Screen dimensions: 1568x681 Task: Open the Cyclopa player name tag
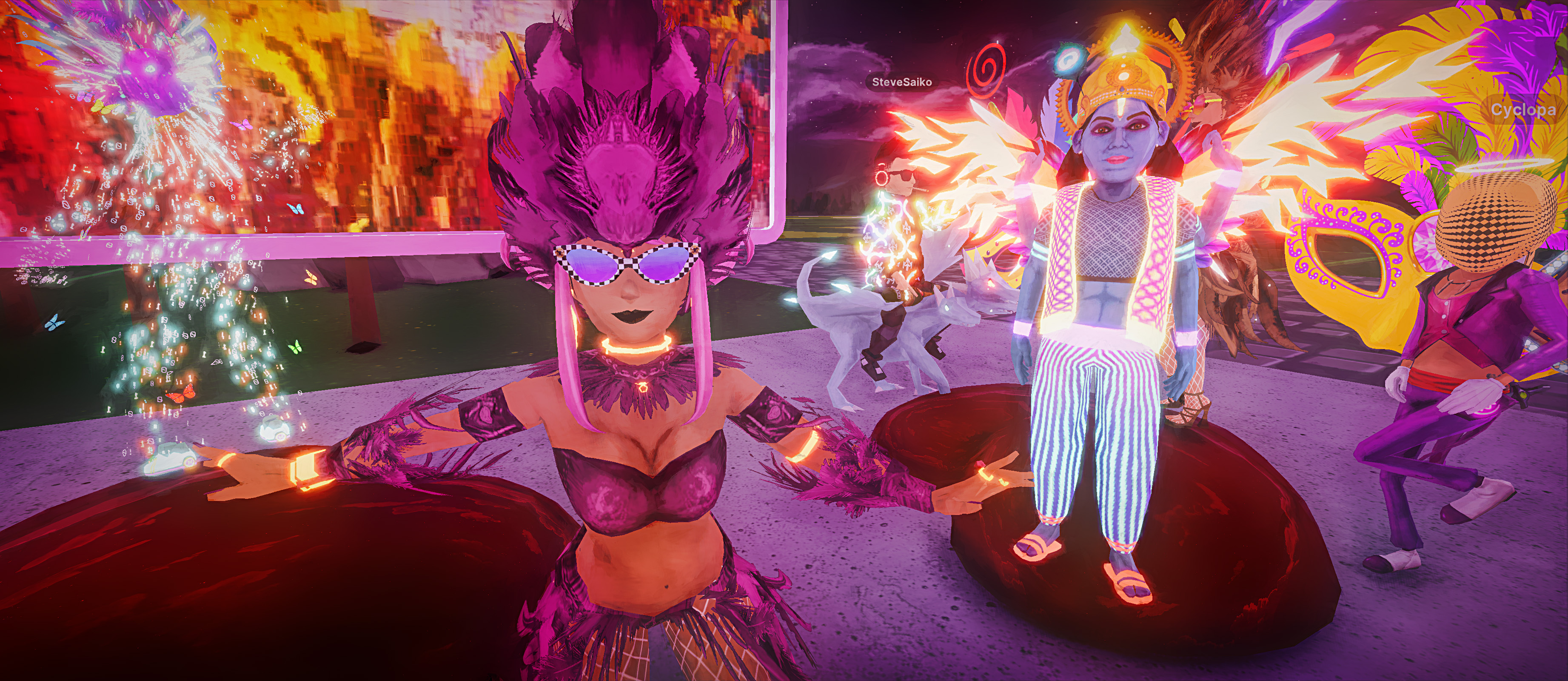pos(1523,110)
